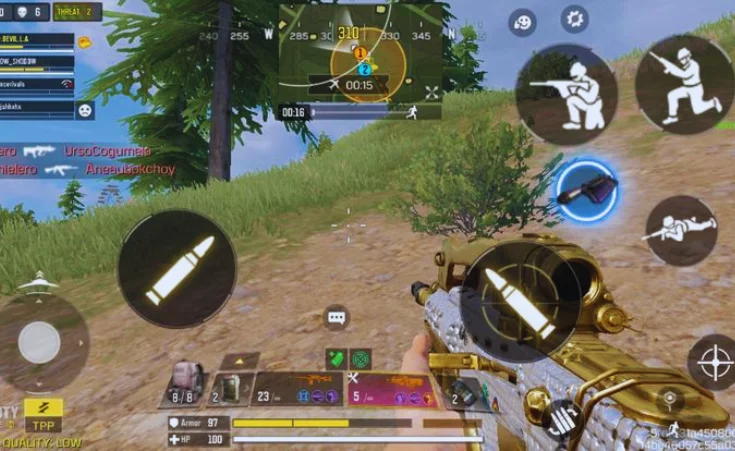This screenshot has width=735, height=451.
Task: Fire using the left bullet button
Action: click(x=178, y=269)
